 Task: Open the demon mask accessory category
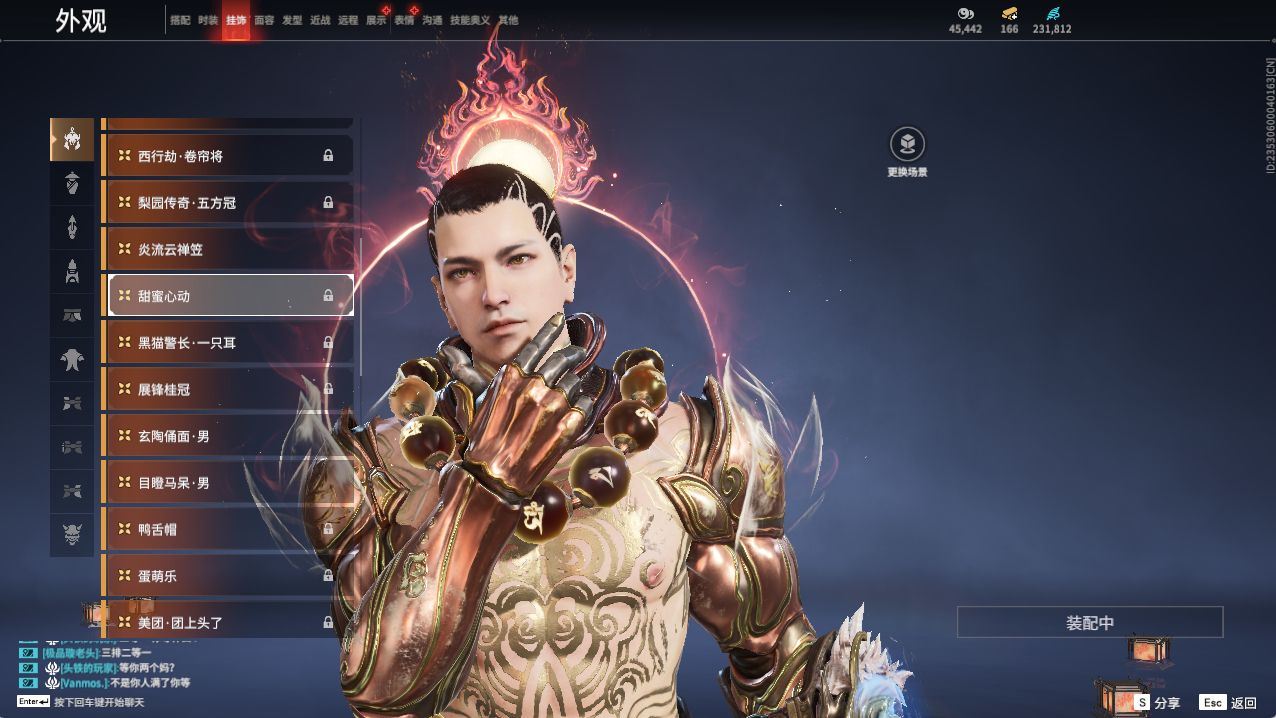72,535
